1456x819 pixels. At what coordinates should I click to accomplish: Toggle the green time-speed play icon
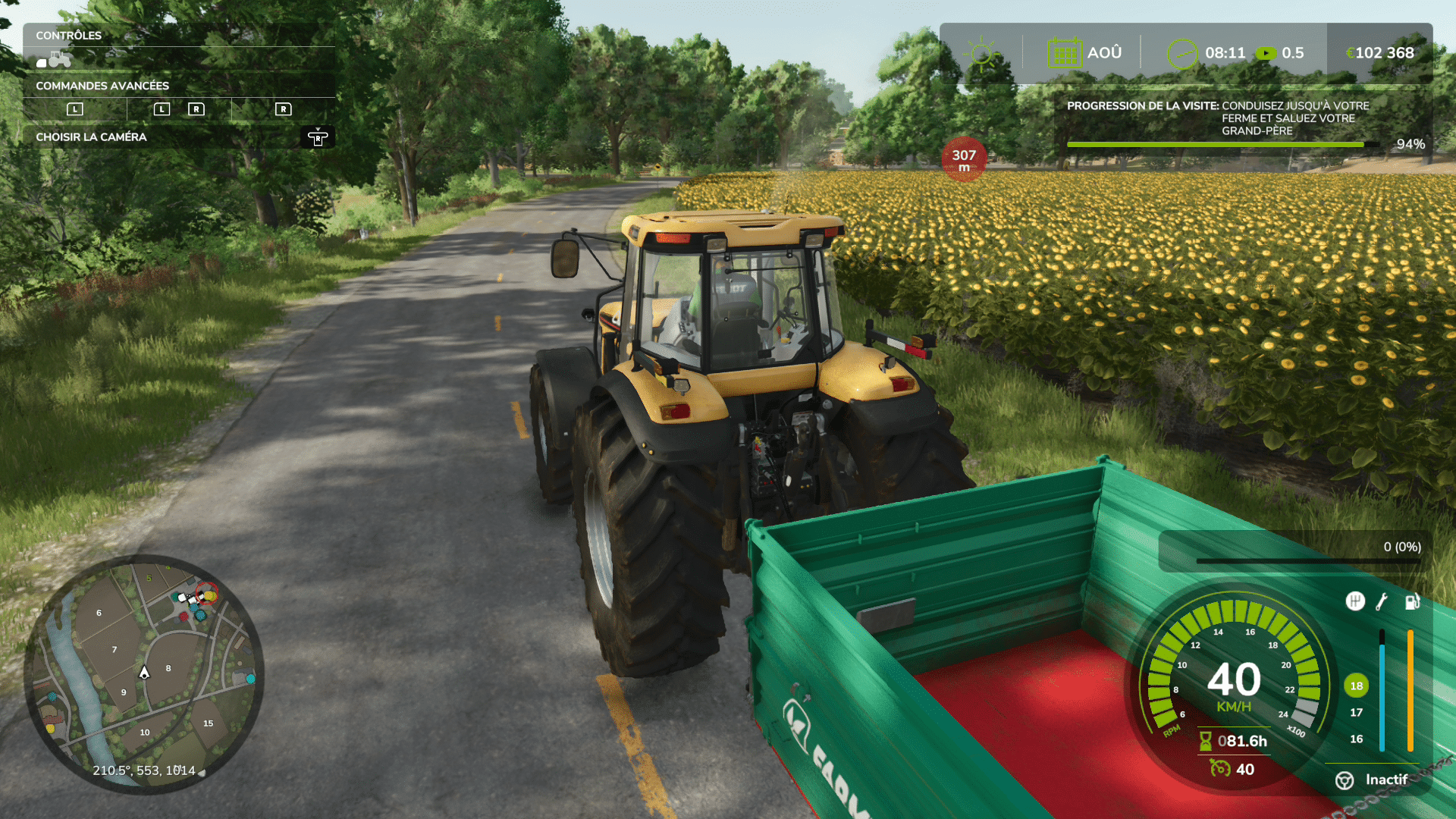(x=1265, y=54)
